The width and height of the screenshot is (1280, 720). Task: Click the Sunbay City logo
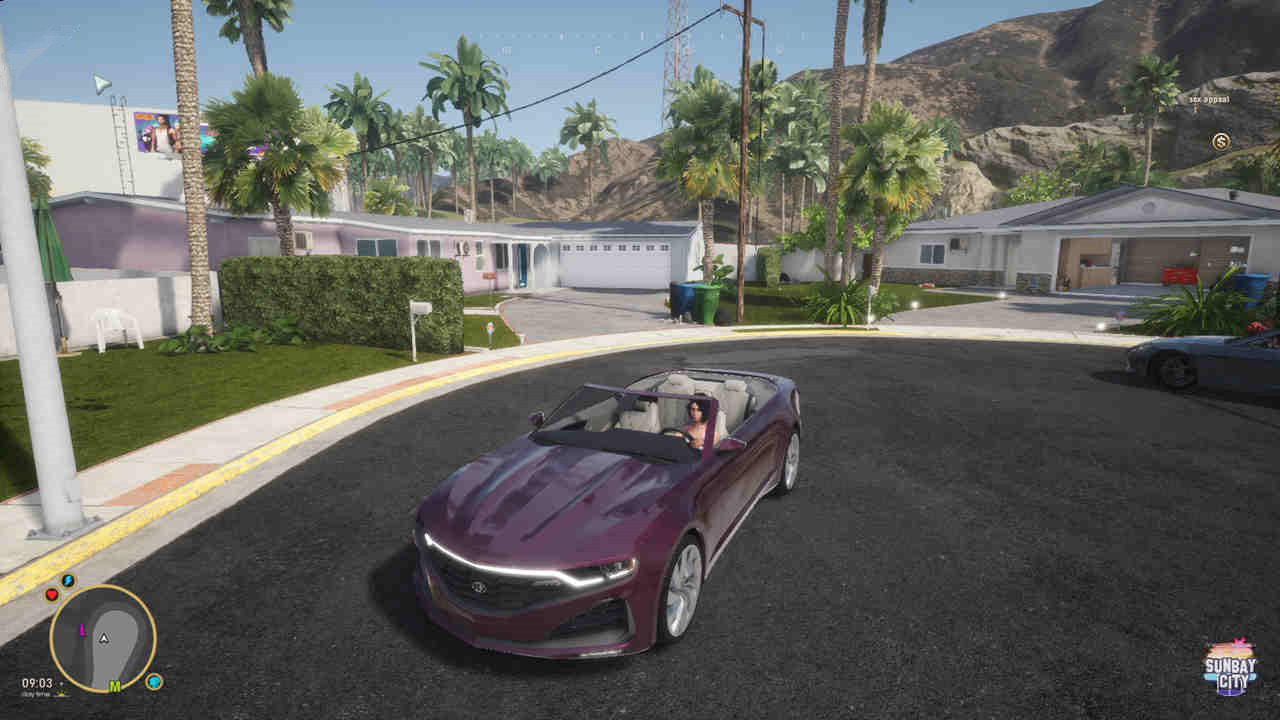pos(1230,668)
